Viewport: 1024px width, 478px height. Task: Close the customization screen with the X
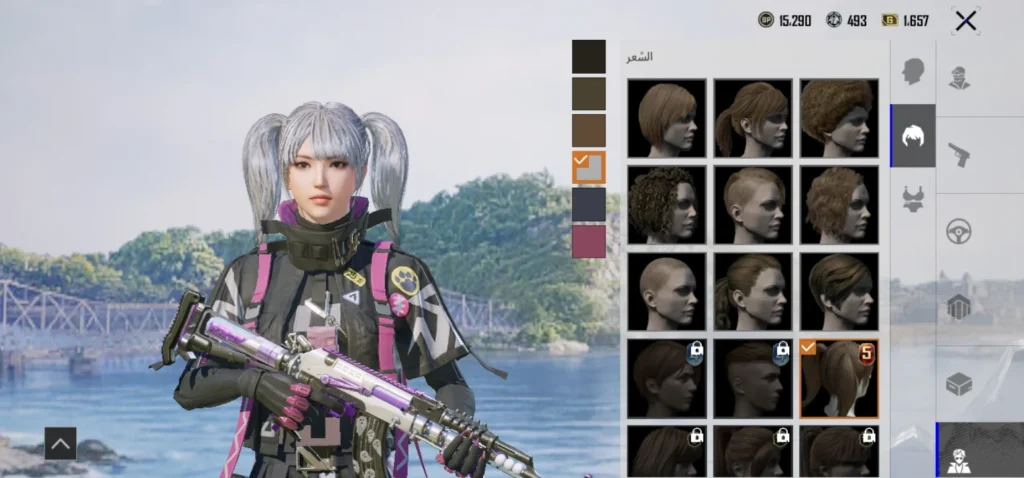pyautogui.click(x=965, y=21)
